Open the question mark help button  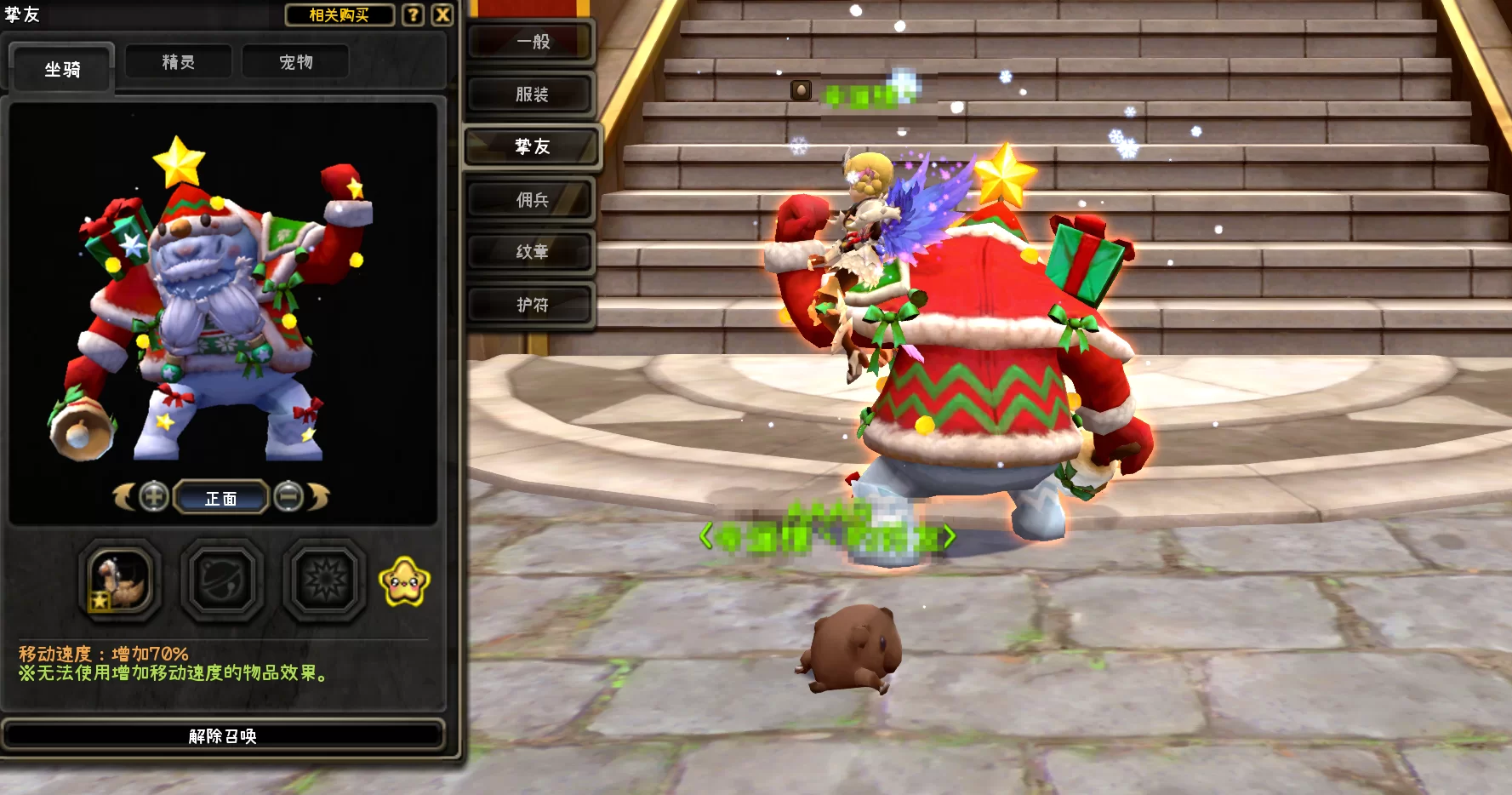click(x=413, y=15)
